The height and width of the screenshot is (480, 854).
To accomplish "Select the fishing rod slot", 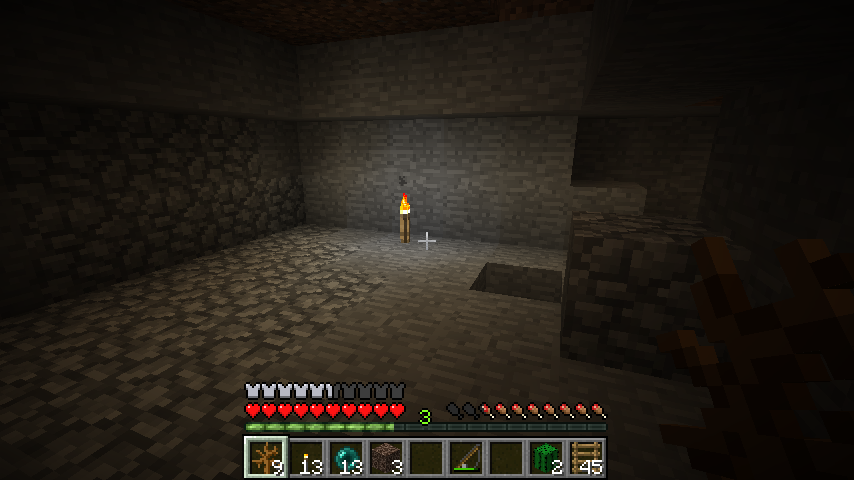I will pos(465,457).
